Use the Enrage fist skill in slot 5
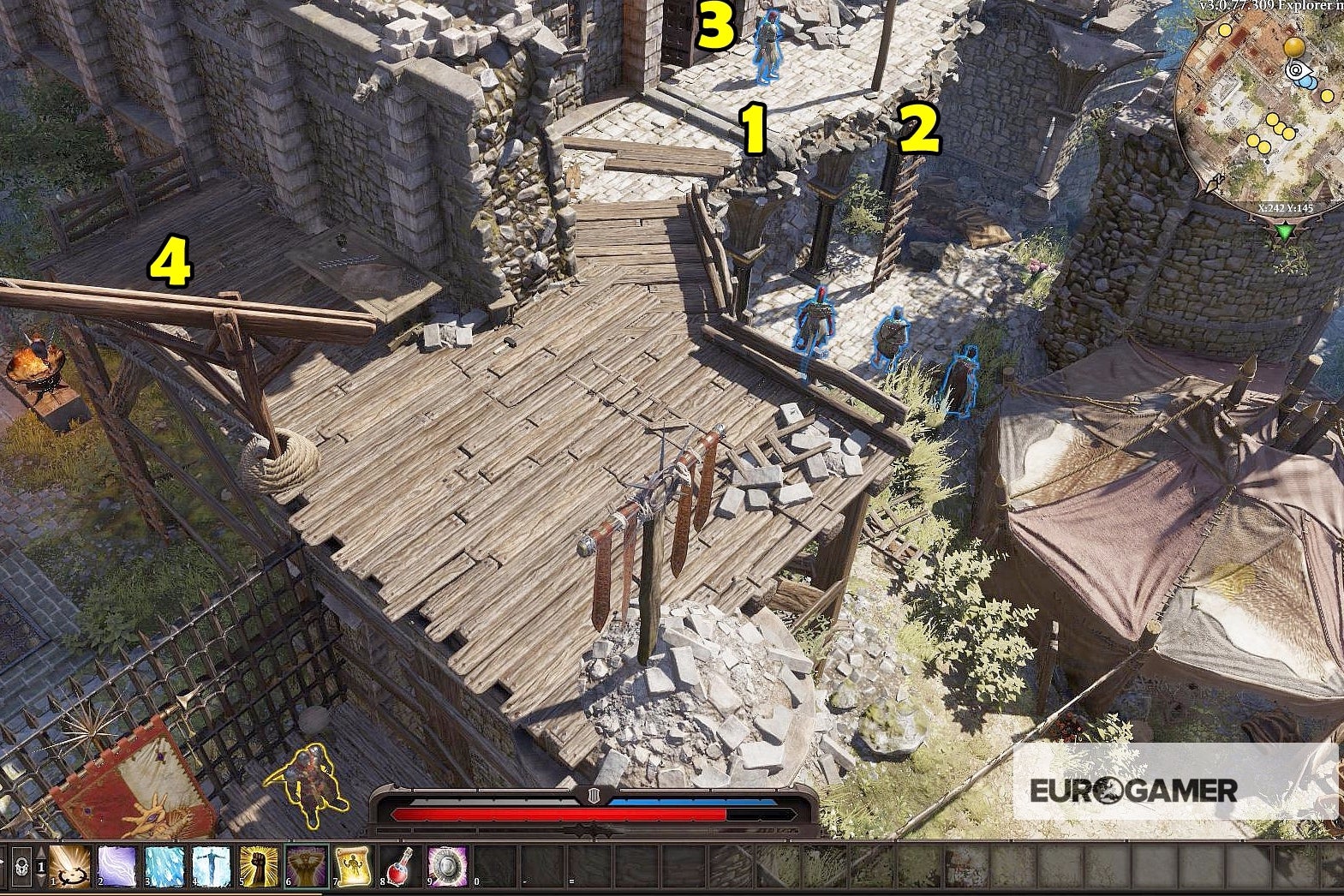 259,866
